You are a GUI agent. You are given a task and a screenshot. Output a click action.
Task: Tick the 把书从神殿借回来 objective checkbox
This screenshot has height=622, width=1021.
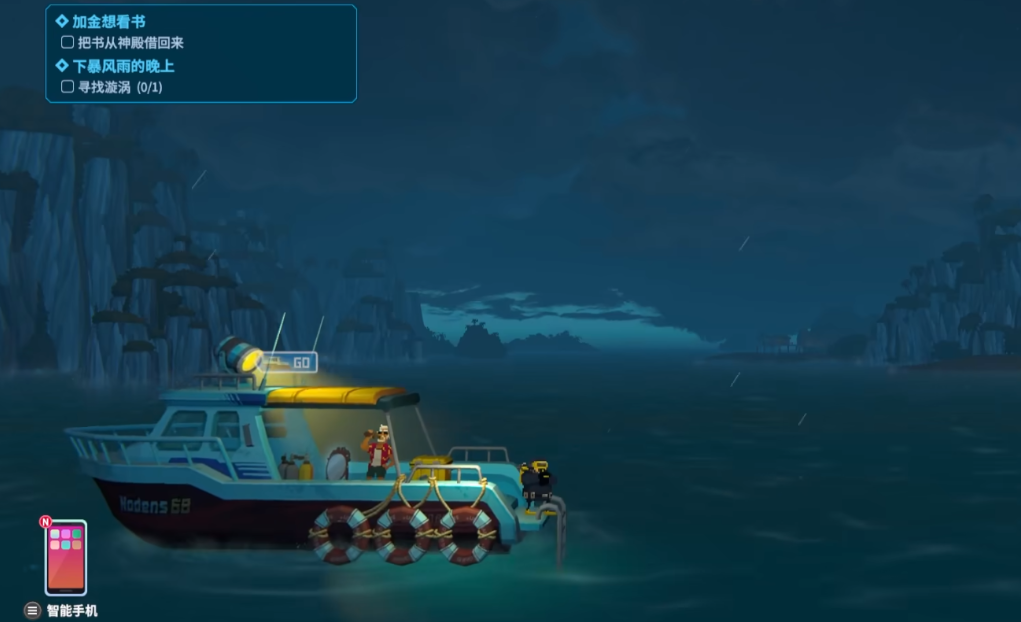coord(68,43)
